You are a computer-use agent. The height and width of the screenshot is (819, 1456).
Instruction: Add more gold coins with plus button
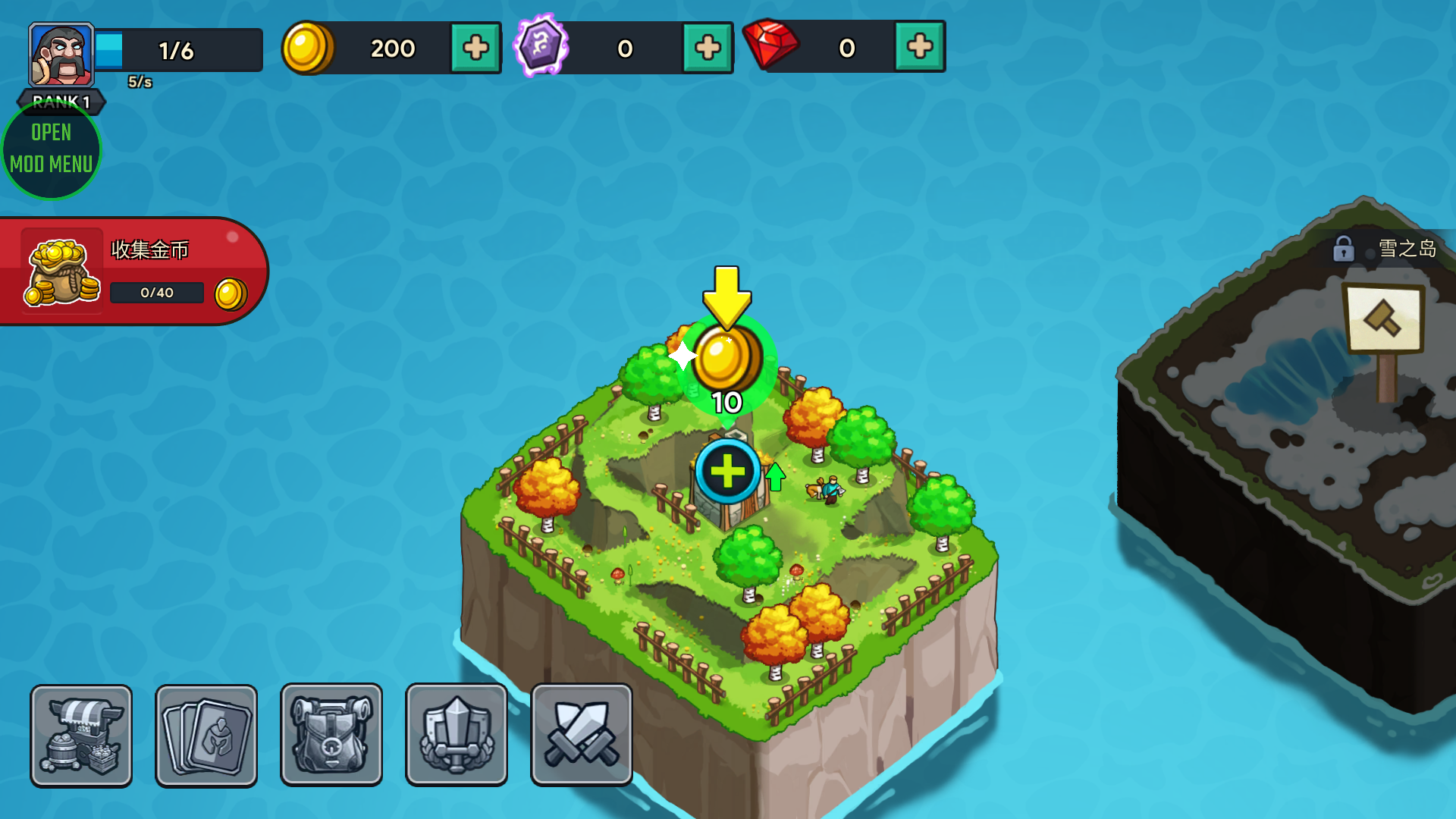tap(475, 48)
